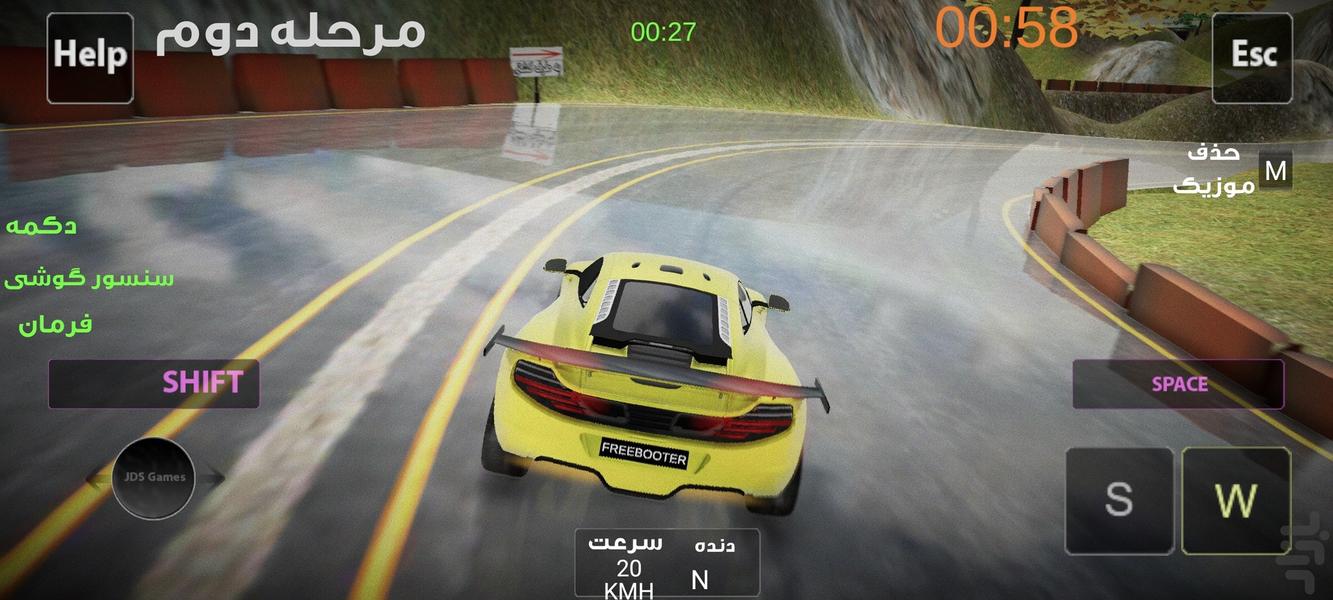The width and height of the screenshot is (1333, 600).
Task: Select the دکمه control option
Action: pyautogui.click(x=42, y=226)
